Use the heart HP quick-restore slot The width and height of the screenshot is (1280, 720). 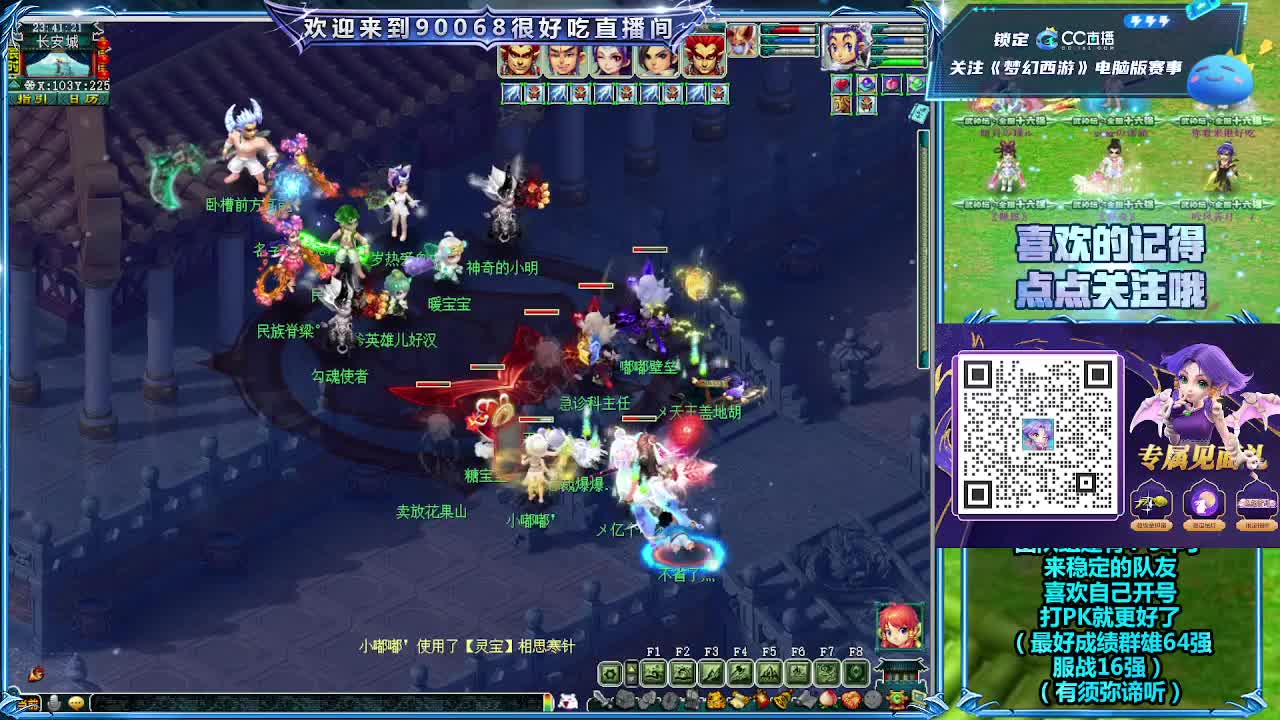(841, 84)
